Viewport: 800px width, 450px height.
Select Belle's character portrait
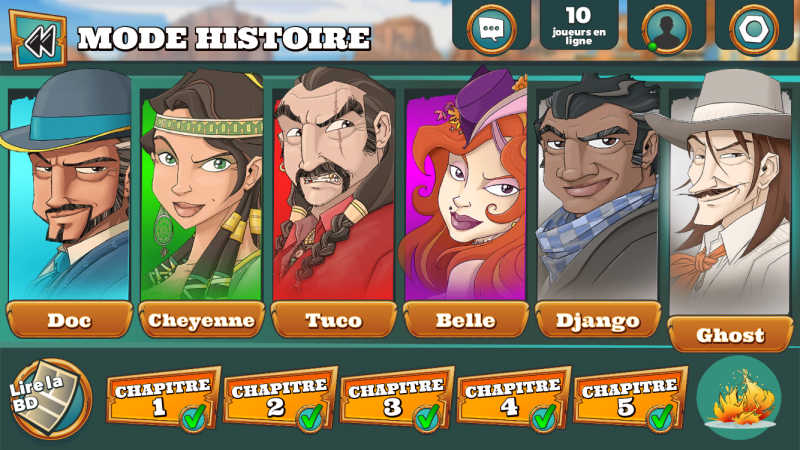(x=465, y=190)
